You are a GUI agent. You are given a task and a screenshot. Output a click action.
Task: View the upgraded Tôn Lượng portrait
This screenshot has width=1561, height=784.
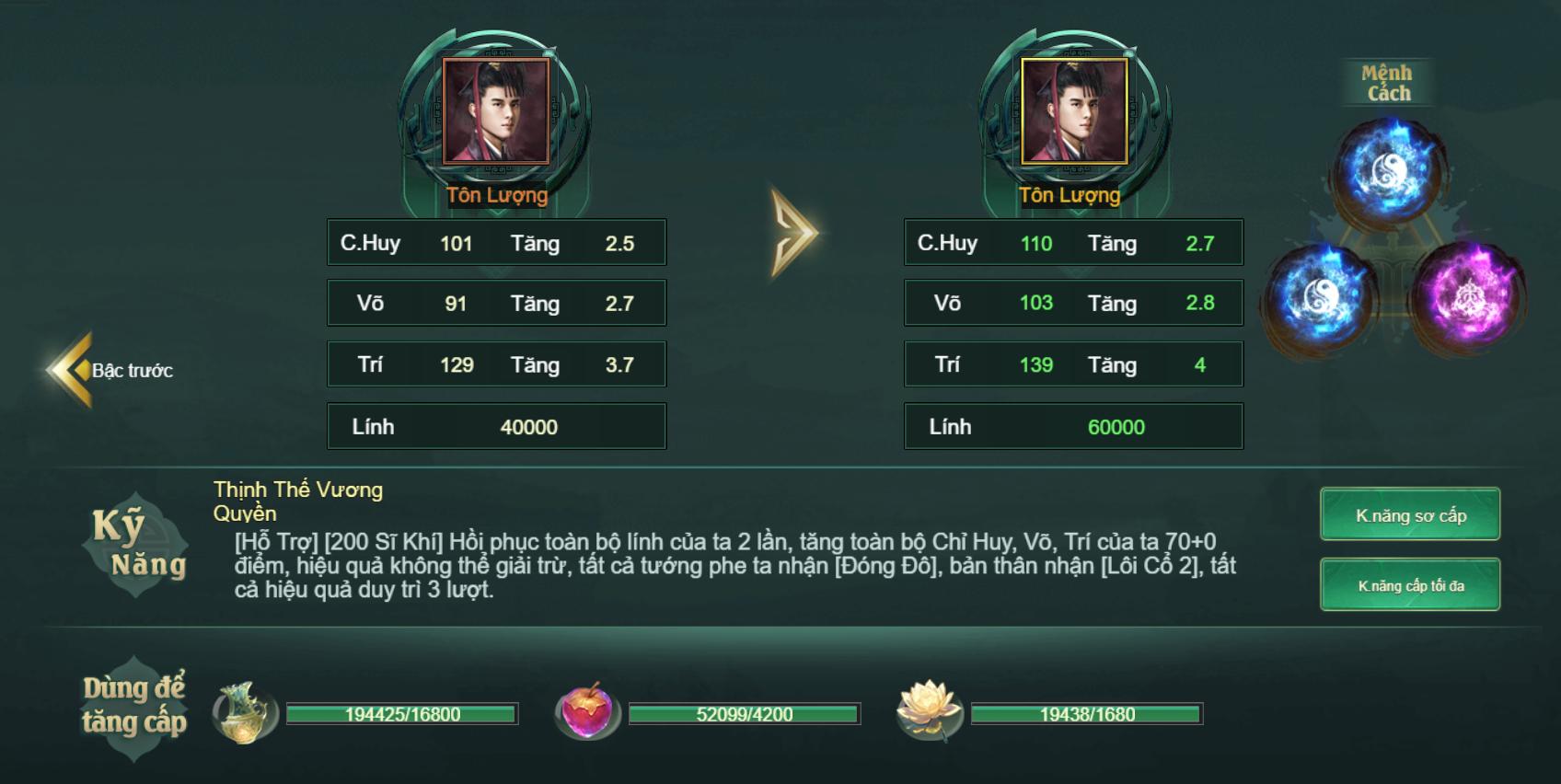pos(1074,111)
